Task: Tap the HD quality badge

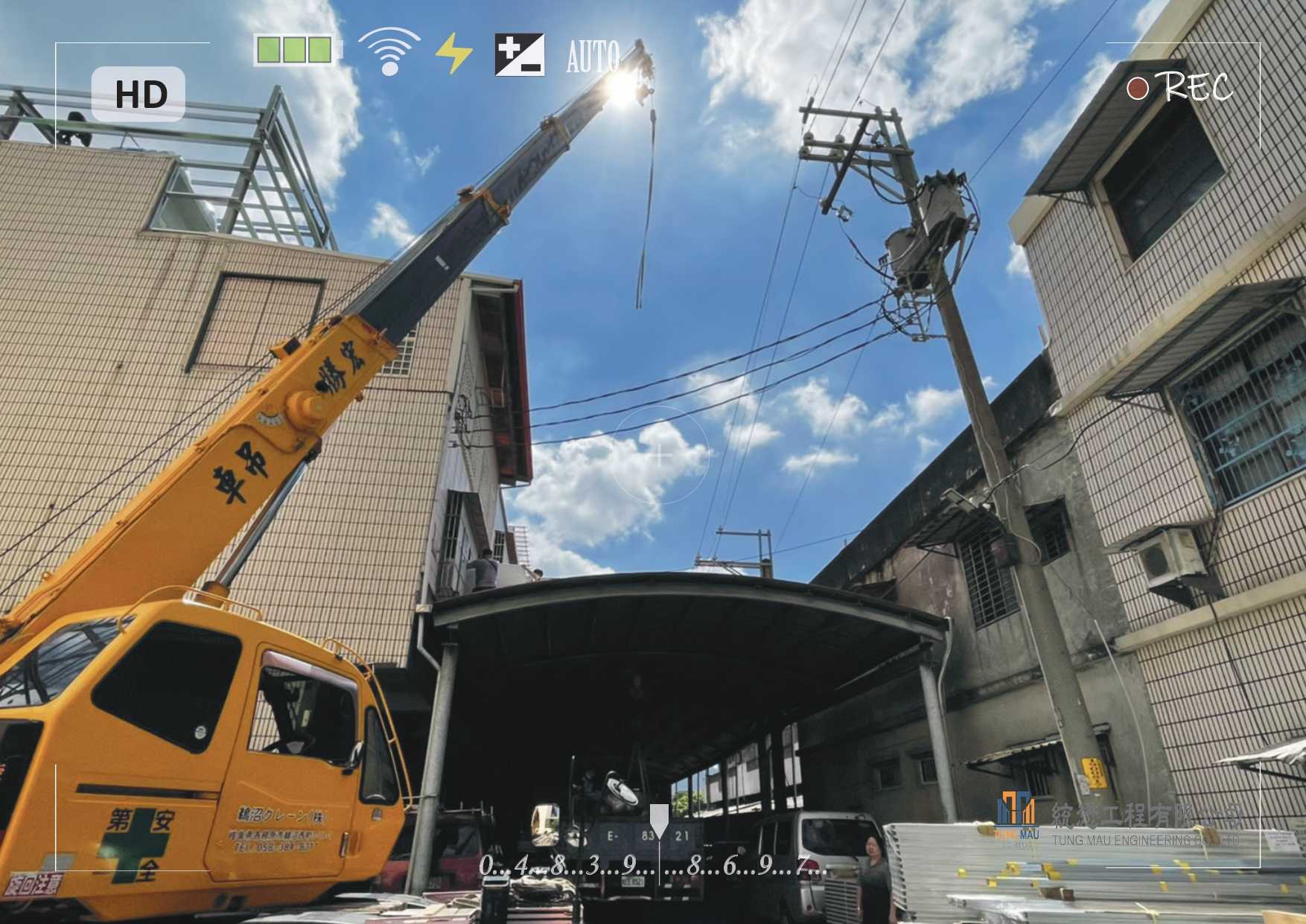Action: [x=138, y=95]
